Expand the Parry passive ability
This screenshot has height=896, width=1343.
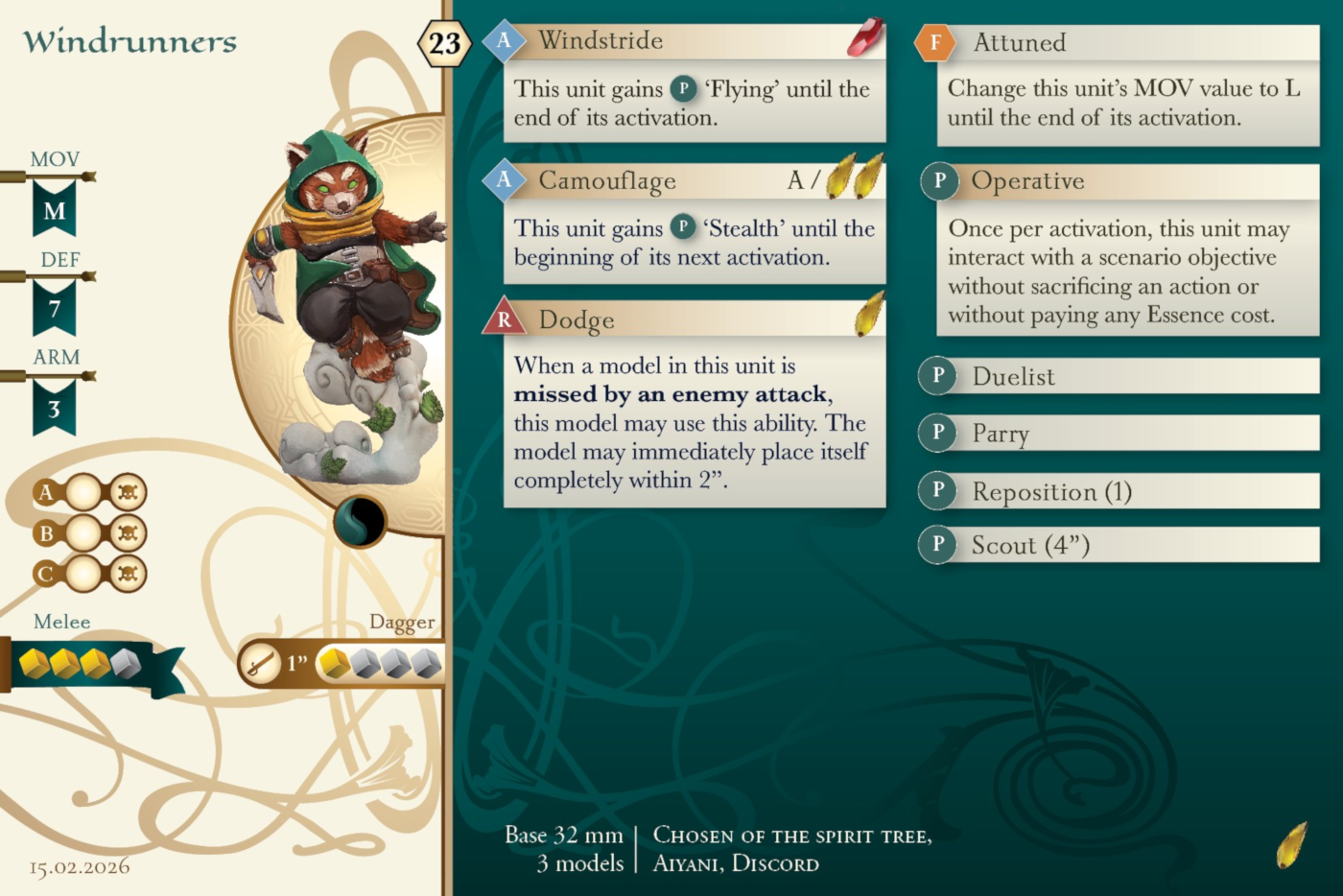point(1119,434)
